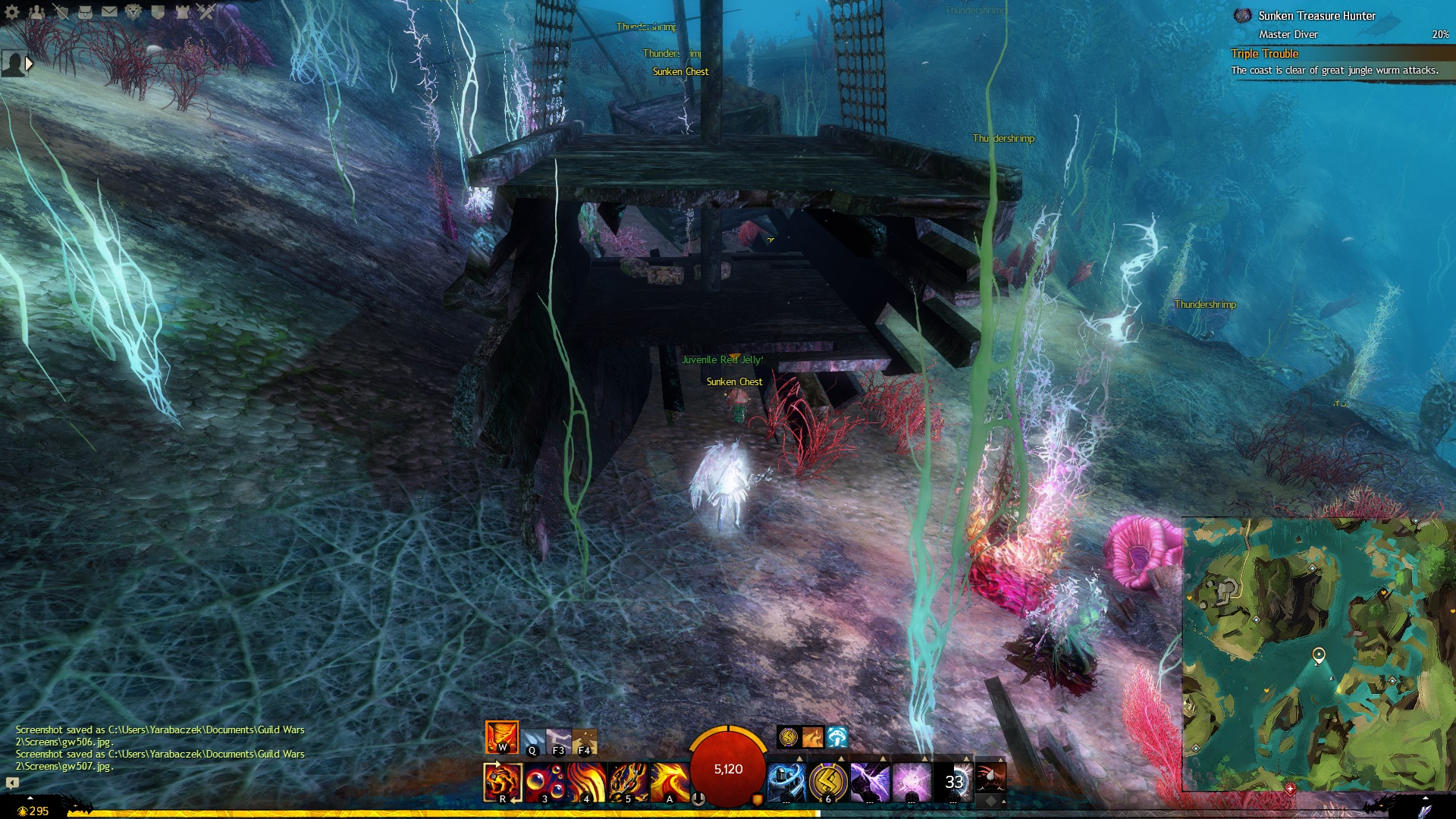Image resolution: width=1456 pixels, height=819 pixels.
Task: Expand the party portrait panel arrow
Action: (29, 64)
